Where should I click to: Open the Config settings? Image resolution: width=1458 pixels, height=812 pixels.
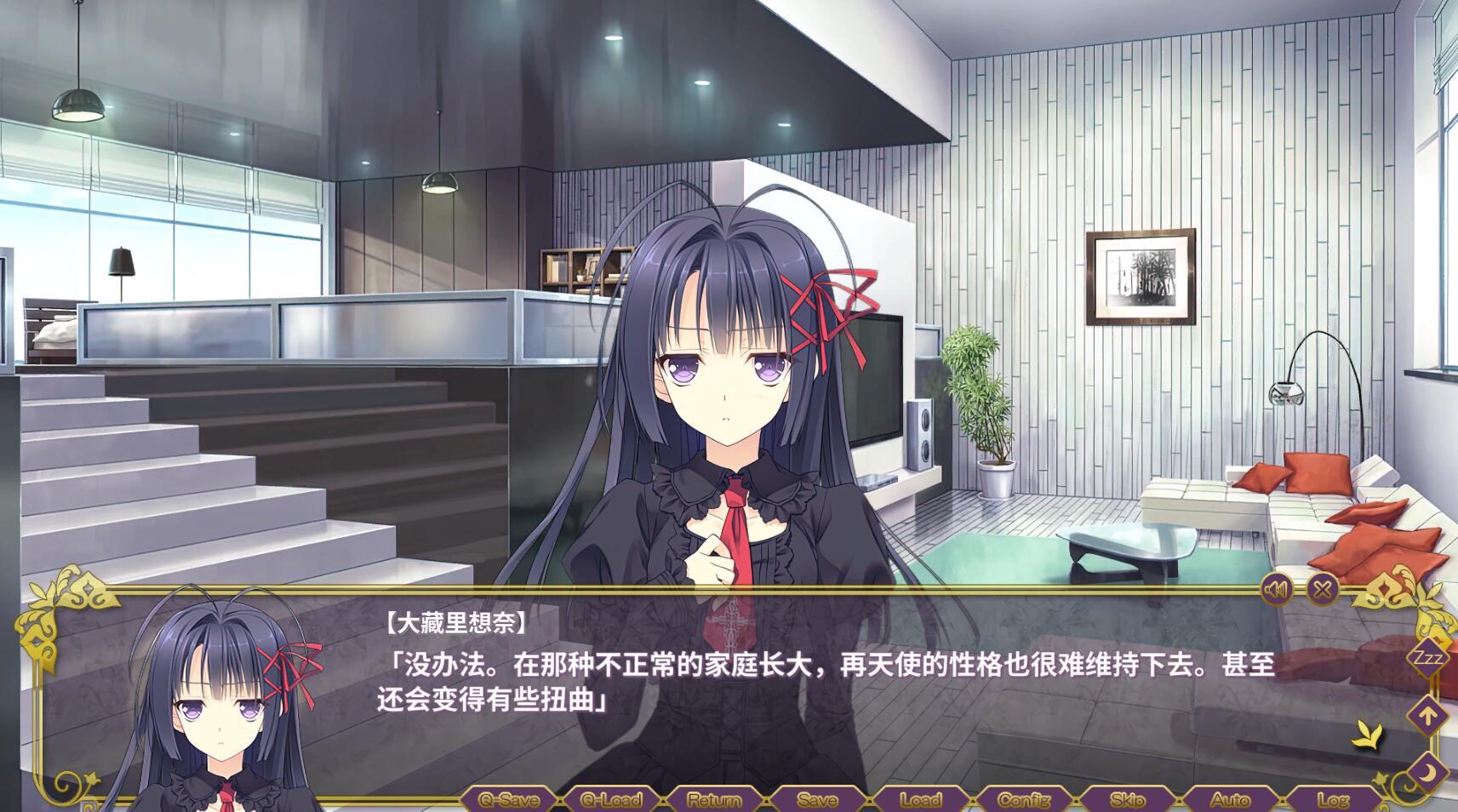1025,800
